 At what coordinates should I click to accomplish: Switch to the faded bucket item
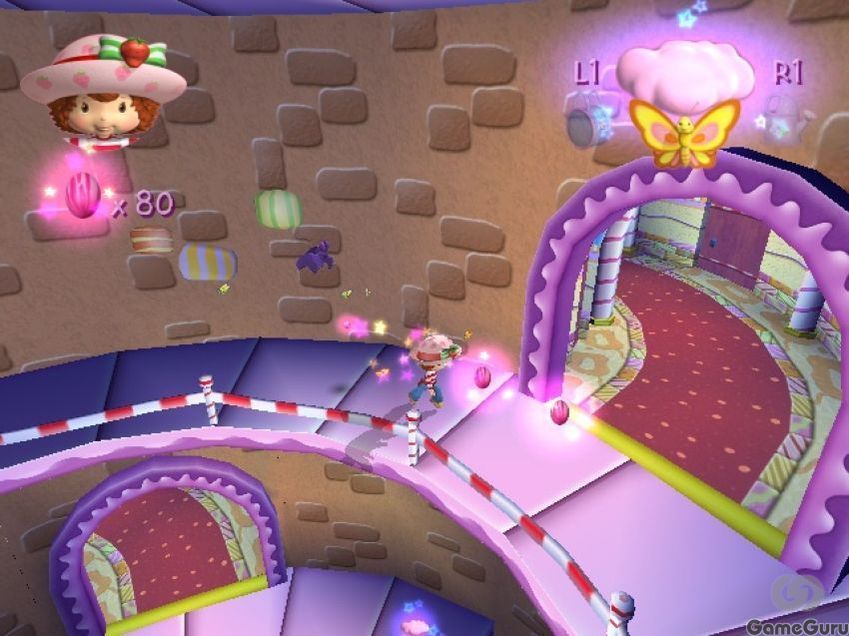[x=586, y=120]
